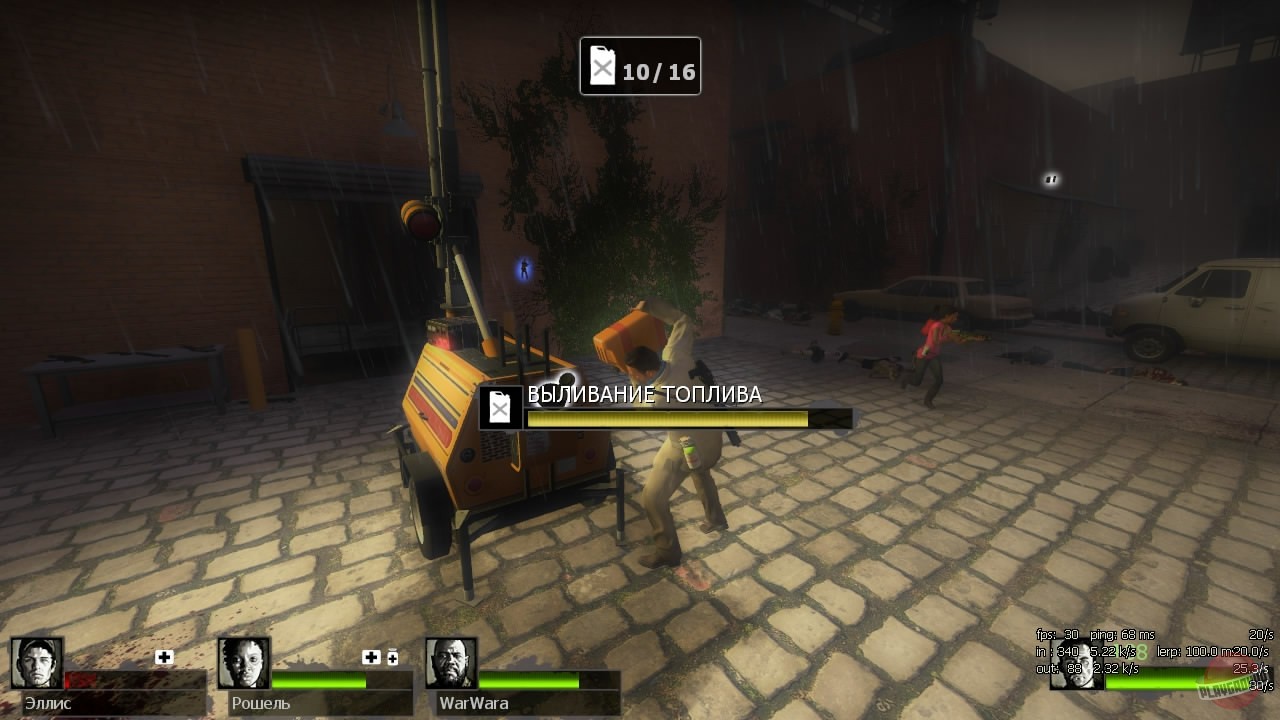
Task: Toggle WarWara's character portrait
Action: pyautogui.click(x=452, y=664)
